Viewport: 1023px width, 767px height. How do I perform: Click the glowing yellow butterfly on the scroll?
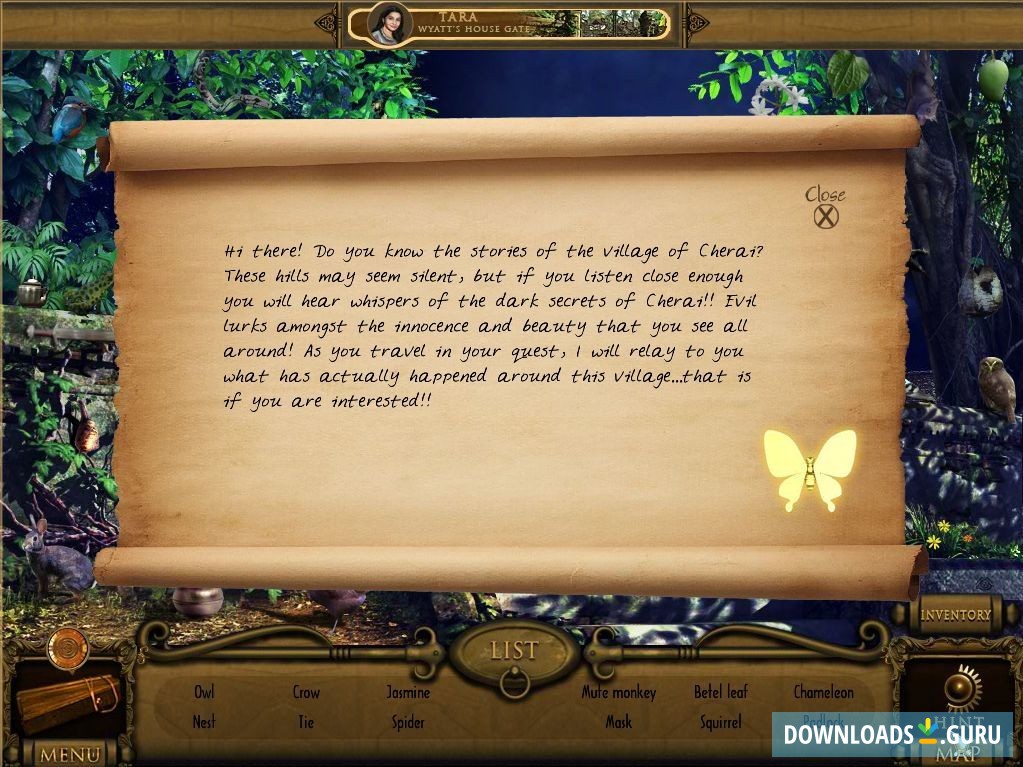coord(810,470)
